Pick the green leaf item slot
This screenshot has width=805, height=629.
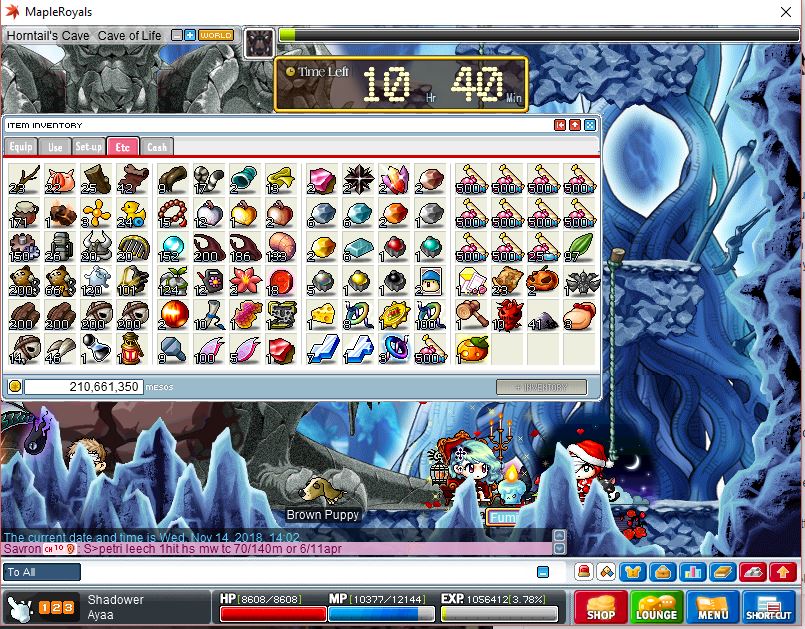[579, 247]
